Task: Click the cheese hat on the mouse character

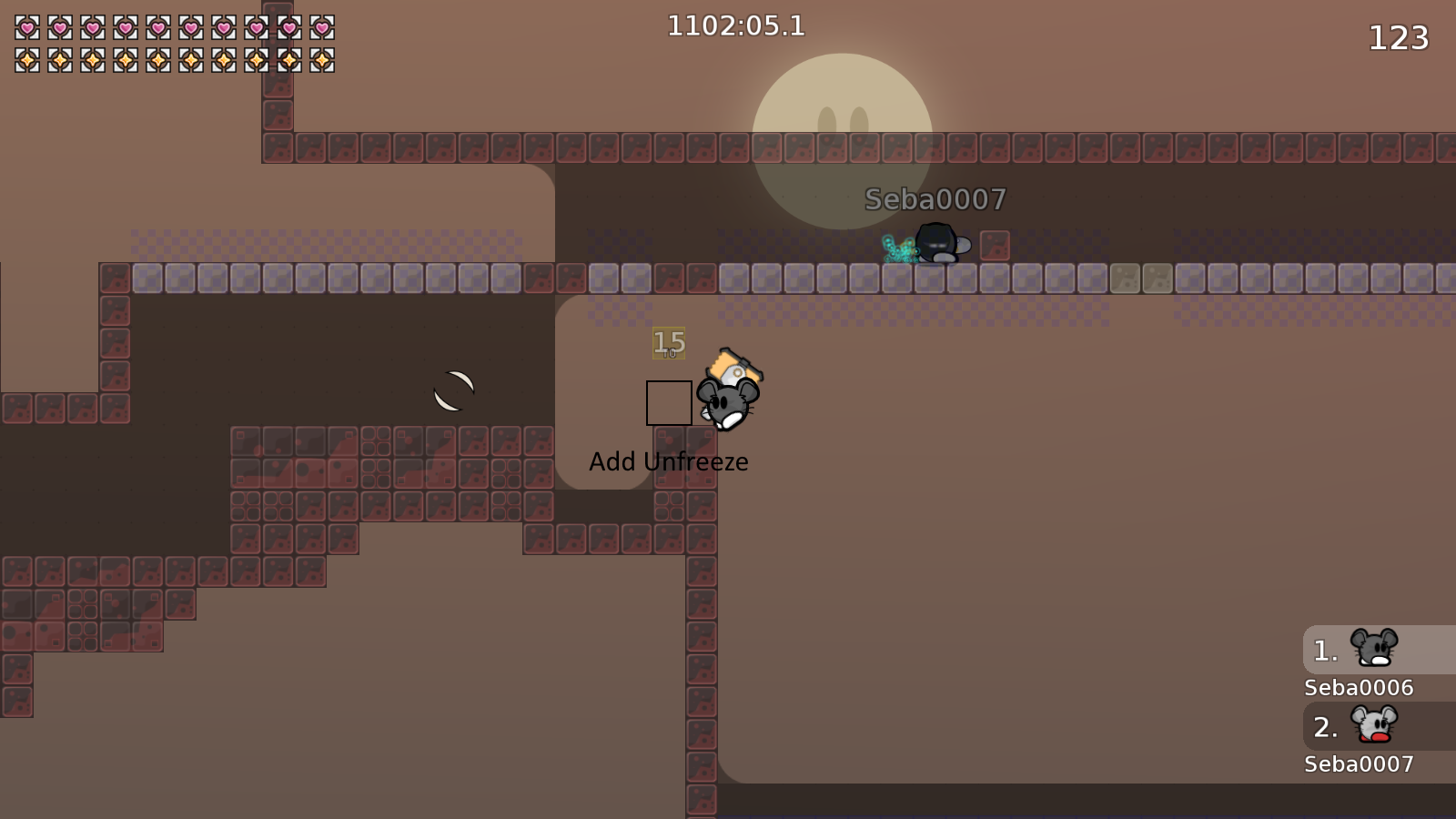Action: [733, 364]
